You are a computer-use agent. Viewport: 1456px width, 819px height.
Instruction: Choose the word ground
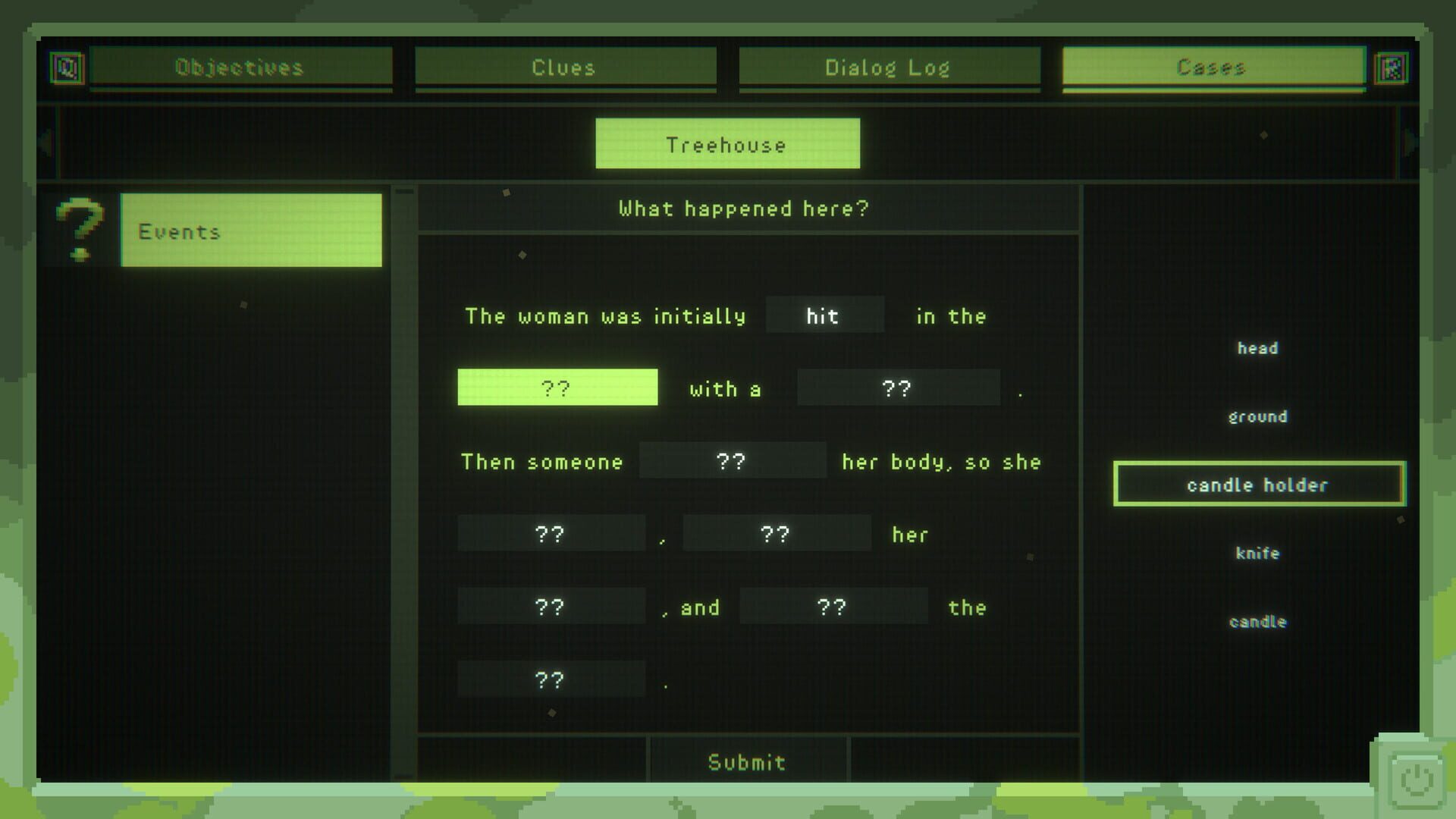[1257, 416]
